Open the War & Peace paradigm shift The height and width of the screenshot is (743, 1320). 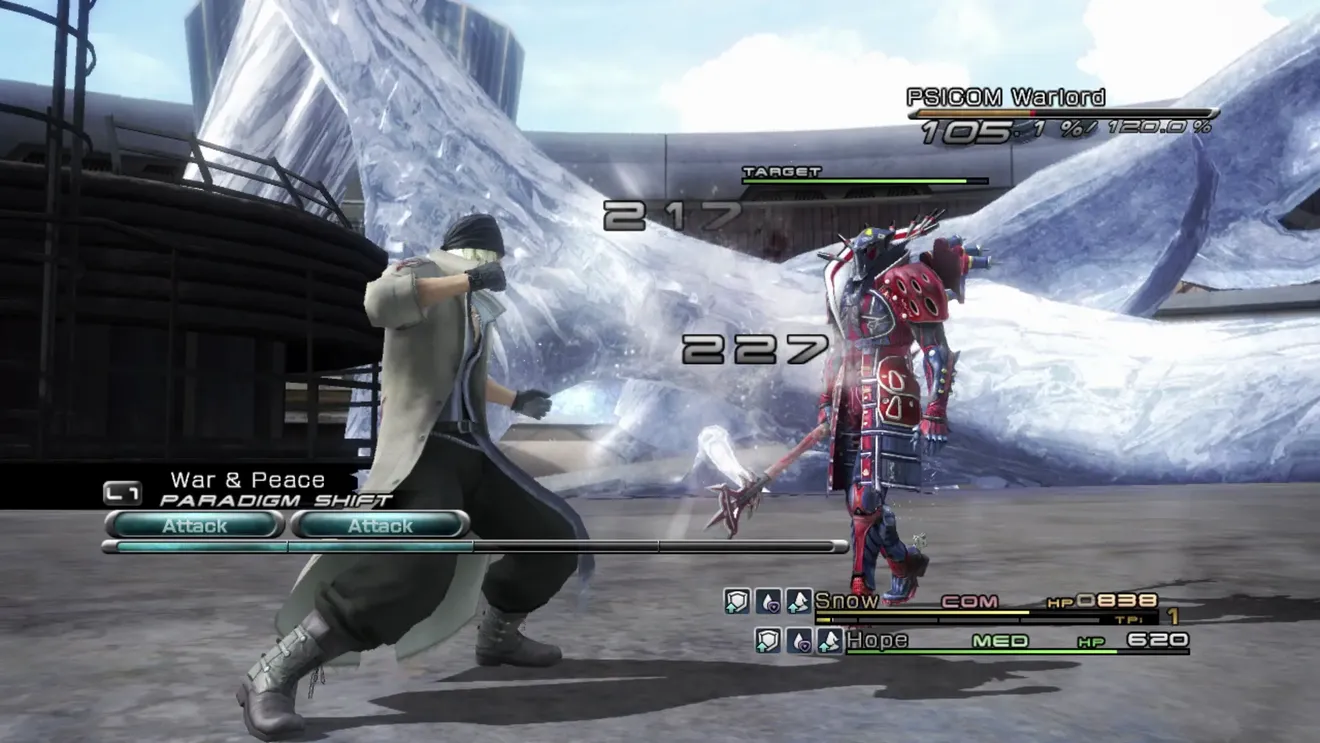click(x=247, y=481)
